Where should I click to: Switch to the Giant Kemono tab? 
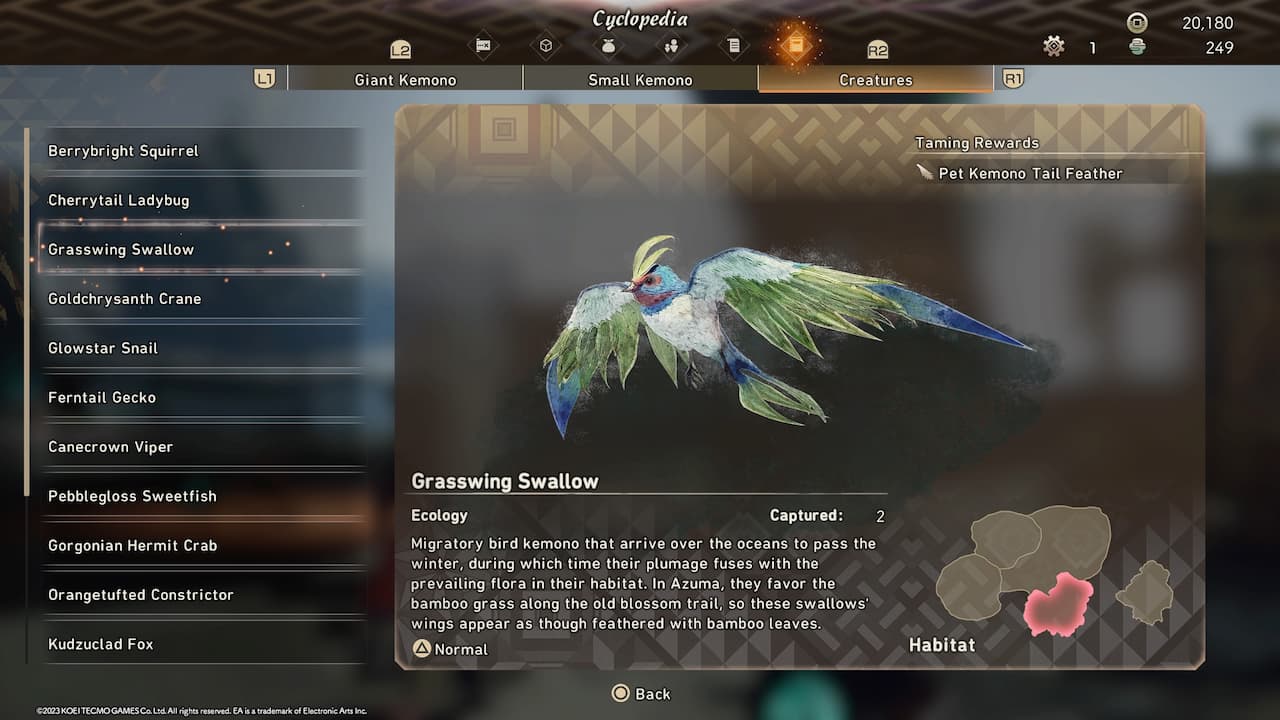pyautogui.click(x=405, y=79)
